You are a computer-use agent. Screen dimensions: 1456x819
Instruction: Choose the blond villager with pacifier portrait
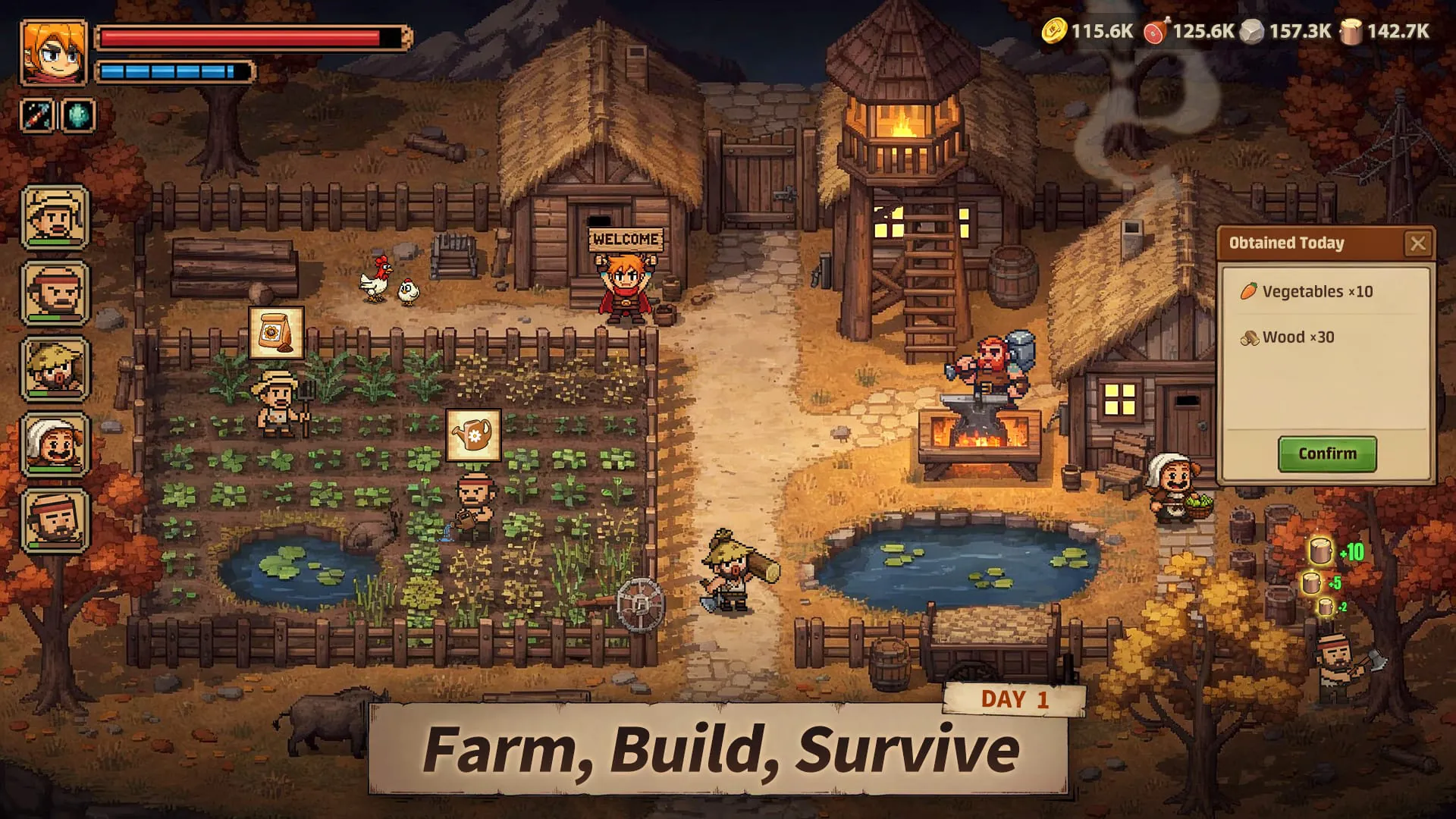coord(55,369)
